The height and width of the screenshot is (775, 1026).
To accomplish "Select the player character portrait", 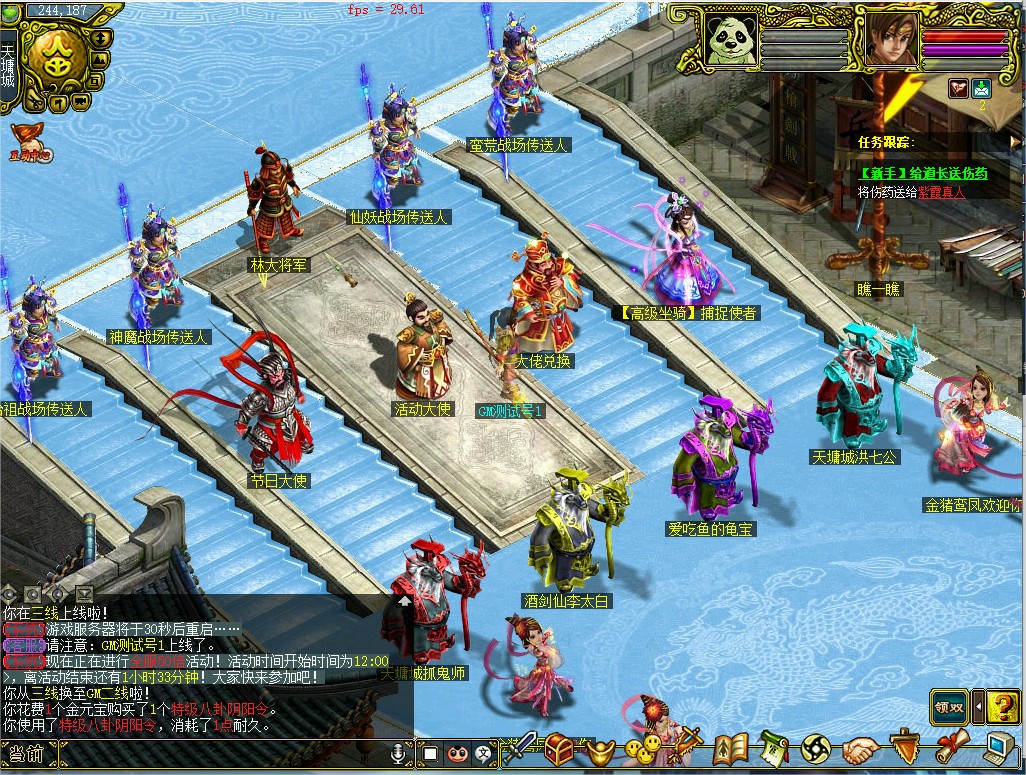I will click(x=891, y=39).
